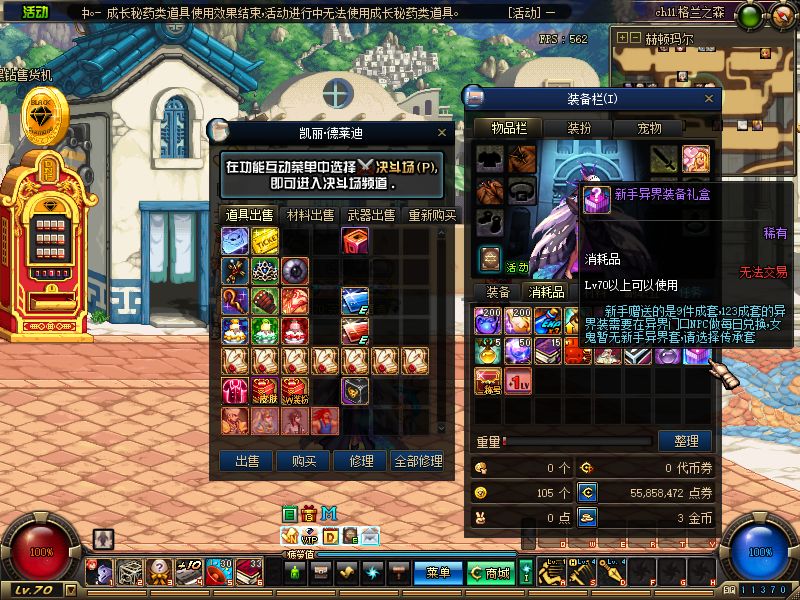Close the 凯丽·德莱迪 shop window

tap(442, 132)
